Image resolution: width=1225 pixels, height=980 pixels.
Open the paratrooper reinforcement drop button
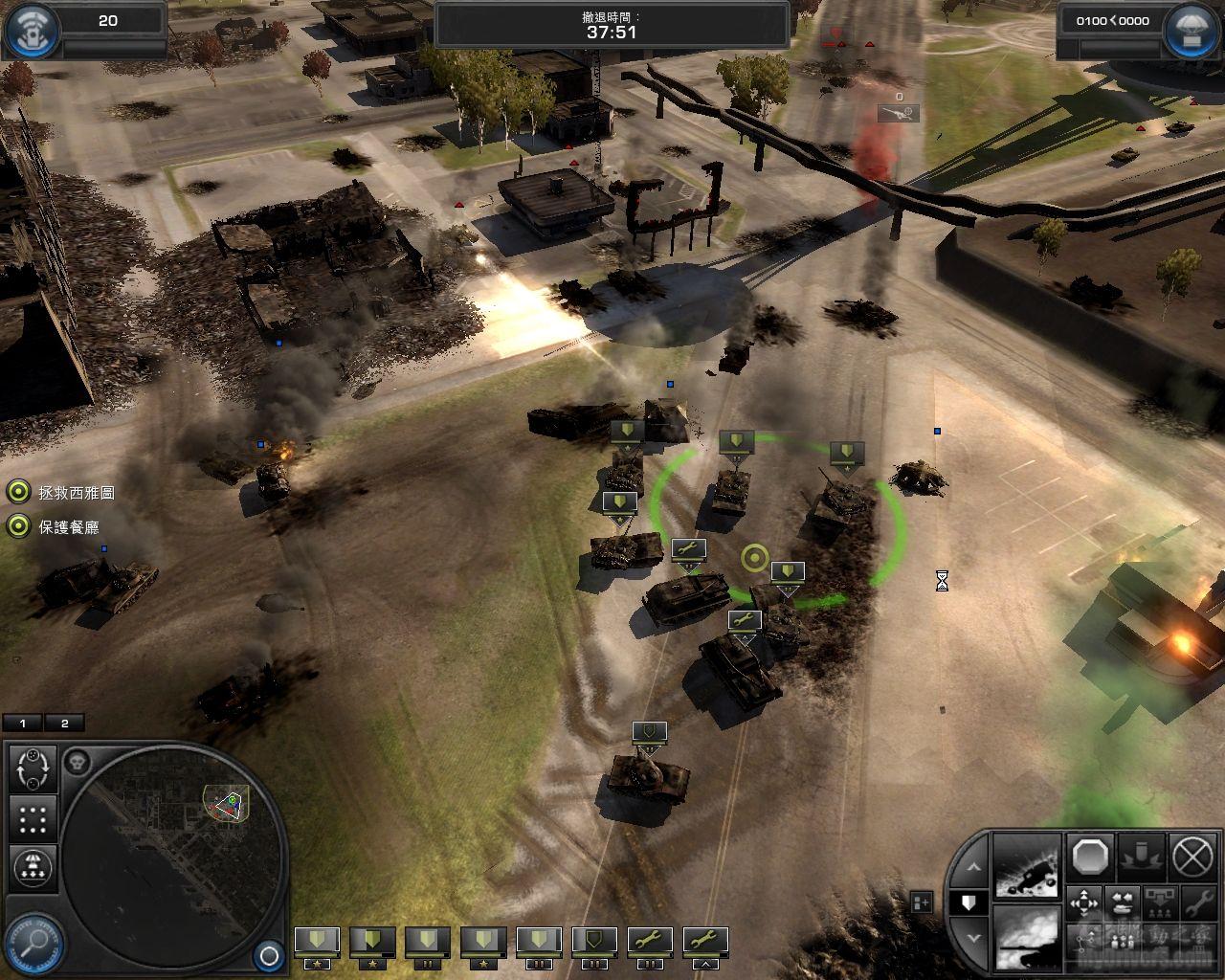point(33,868)
